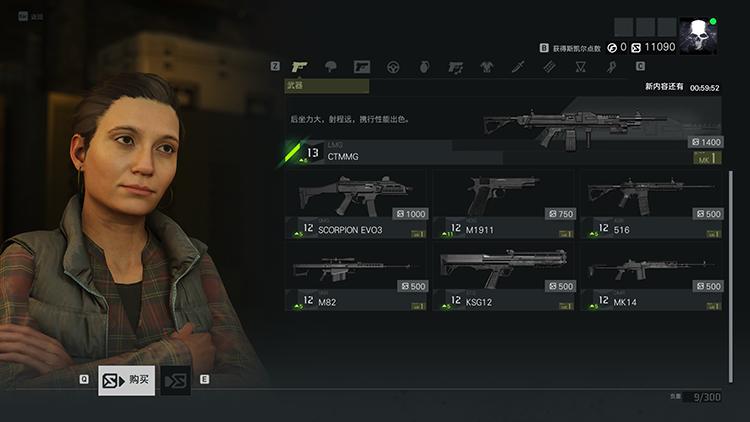This screenshot has height=422, width=750.
Task: Open the player skull avatar profile
Action: pyautogui.click(x=698, y=36)
